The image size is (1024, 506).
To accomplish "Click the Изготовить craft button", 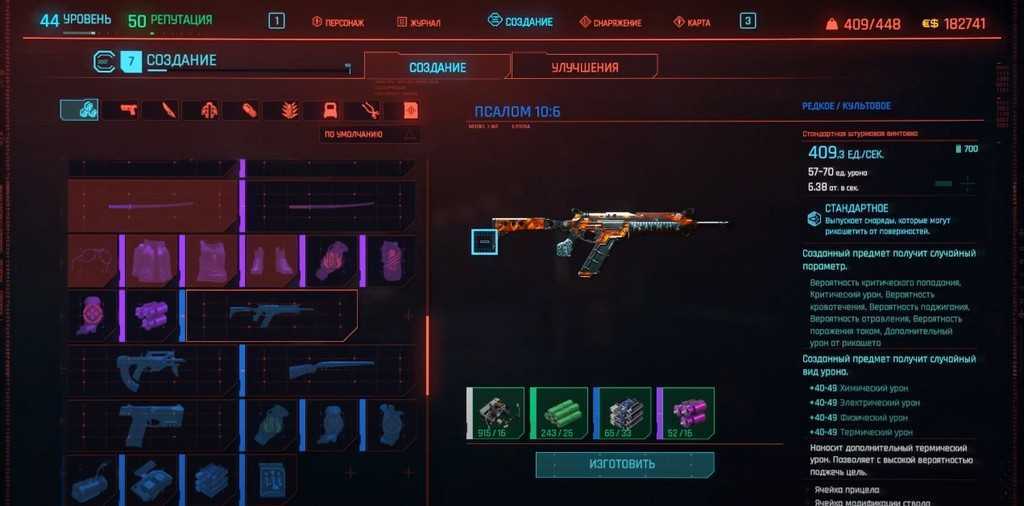I will [624, 464].
